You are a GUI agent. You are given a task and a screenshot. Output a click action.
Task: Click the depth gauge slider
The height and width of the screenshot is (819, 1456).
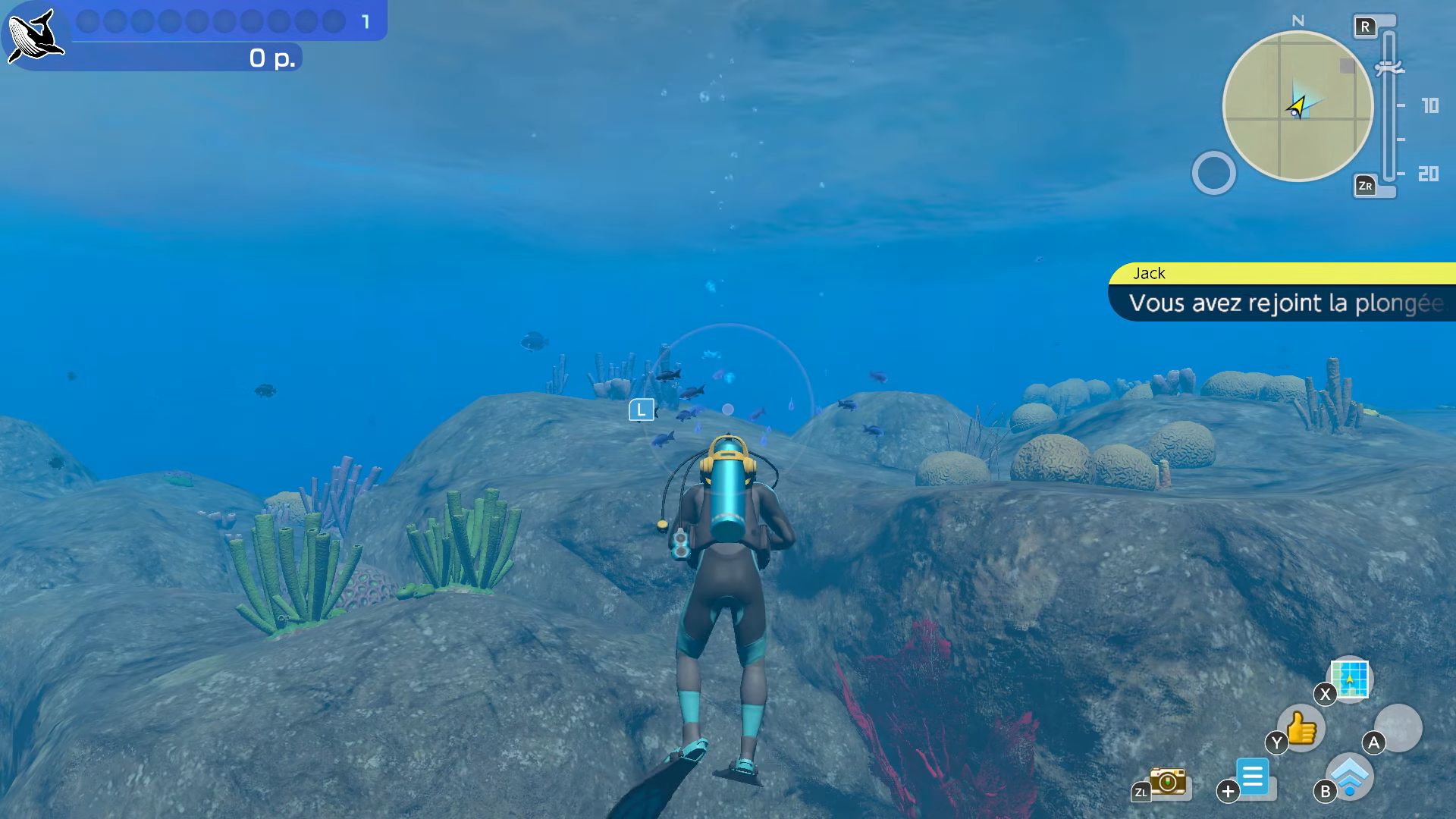1389,106
